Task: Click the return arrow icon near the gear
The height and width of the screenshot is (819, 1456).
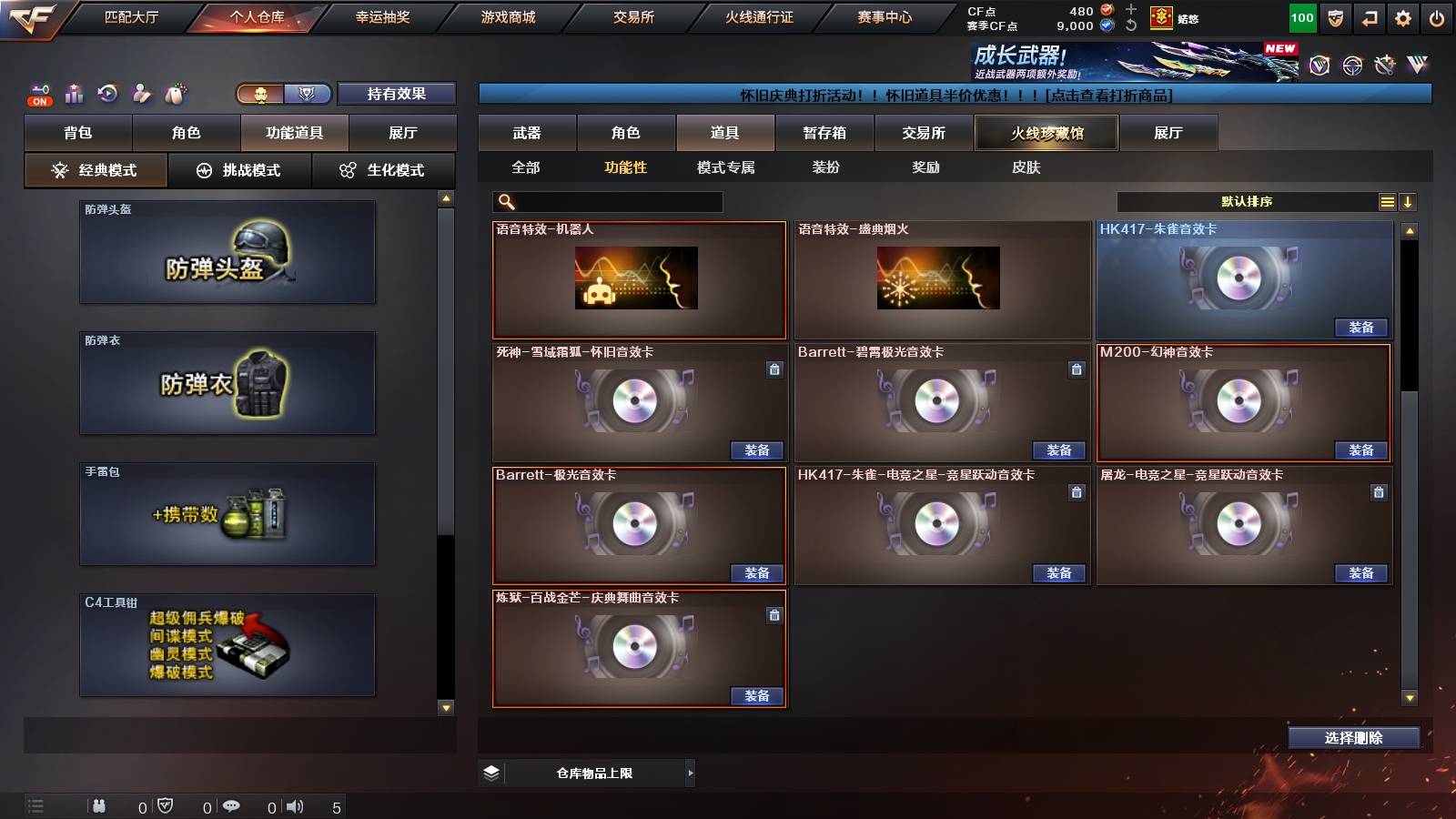Action: 1368,17
